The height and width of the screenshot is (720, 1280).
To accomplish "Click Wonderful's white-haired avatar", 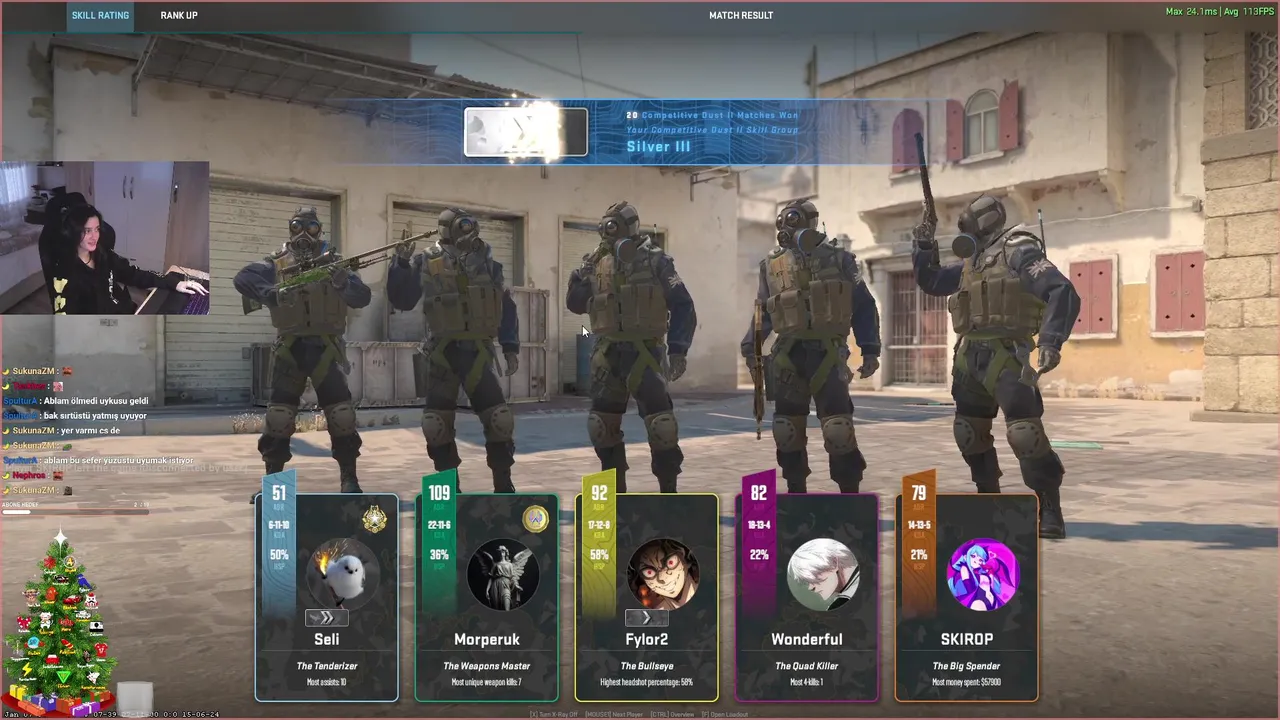I will tap(822, 575).
